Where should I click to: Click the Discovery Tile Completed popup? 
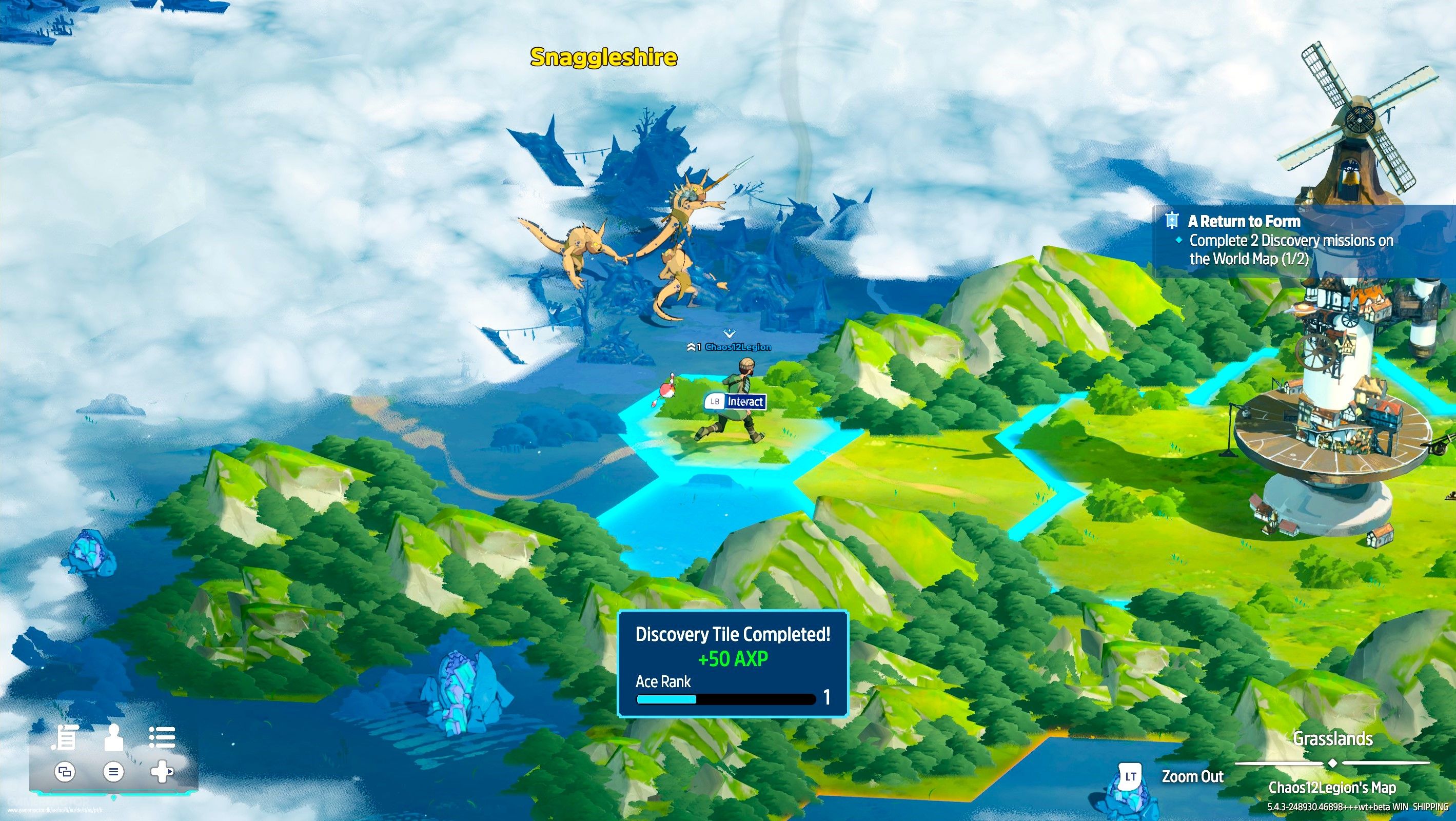coord(733,664)
